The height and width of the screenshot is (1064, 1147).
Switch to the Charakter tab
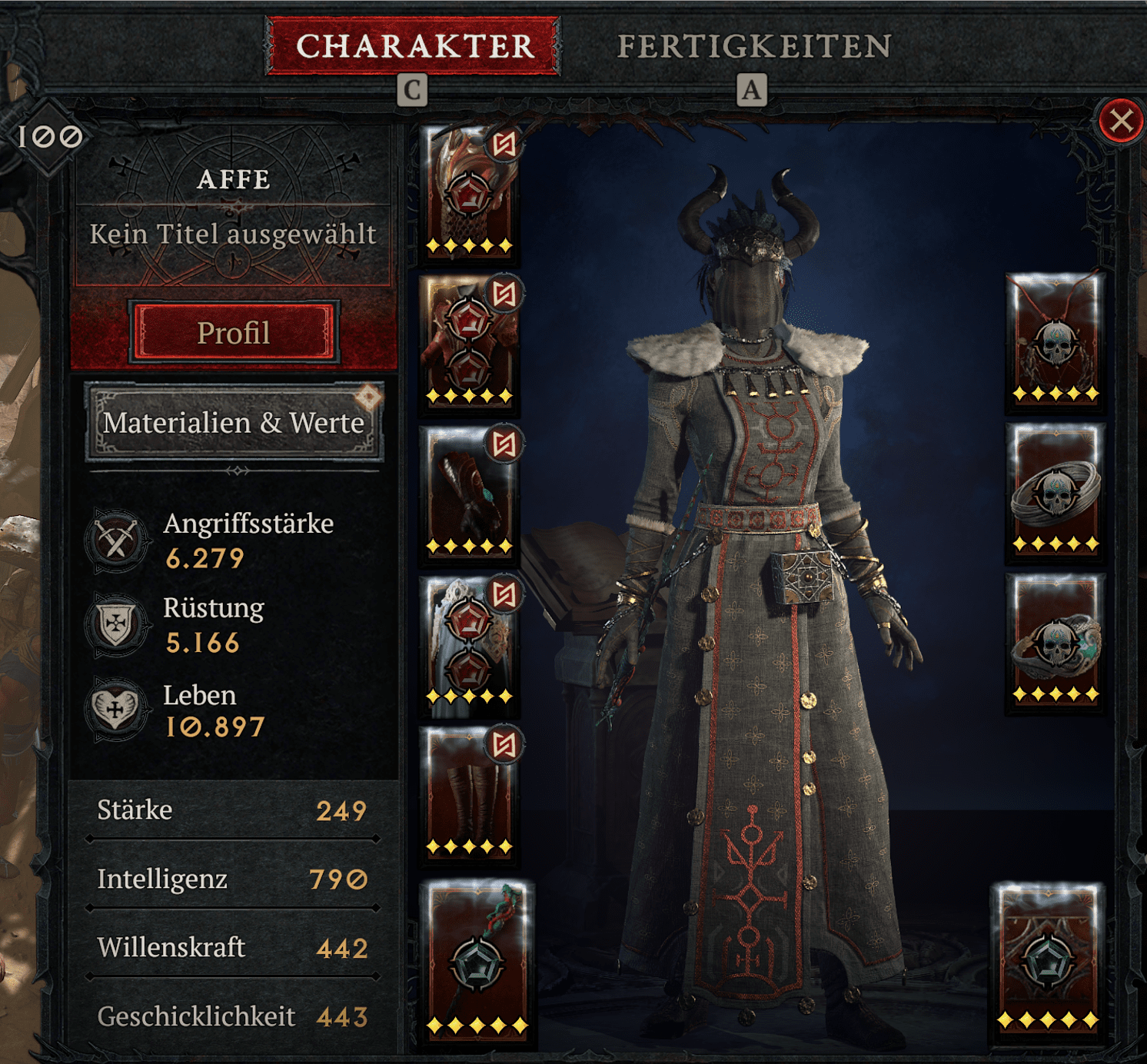point(413,46)
